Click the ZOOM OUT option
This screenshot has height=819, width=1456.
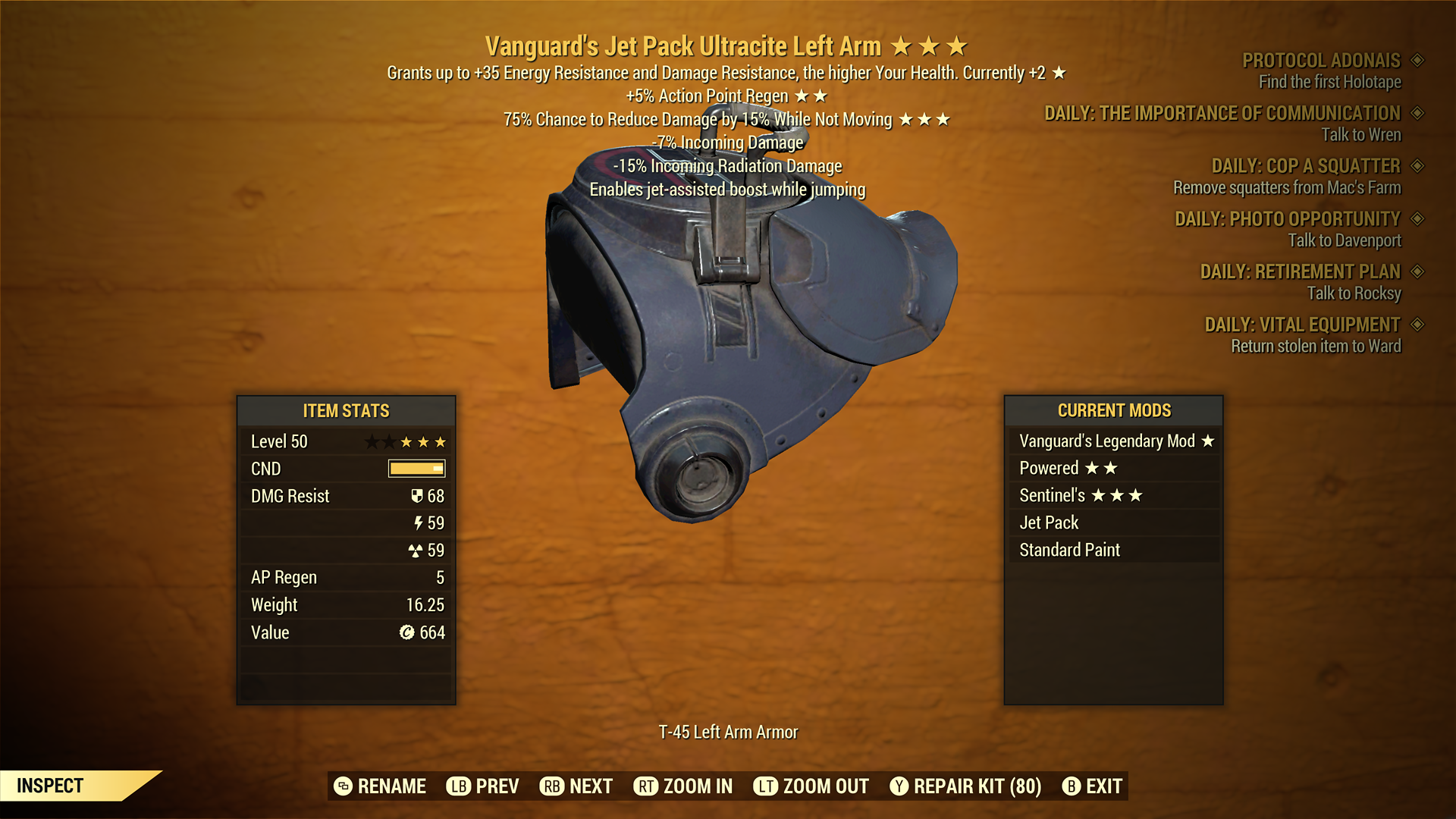[x=811, y=786]
